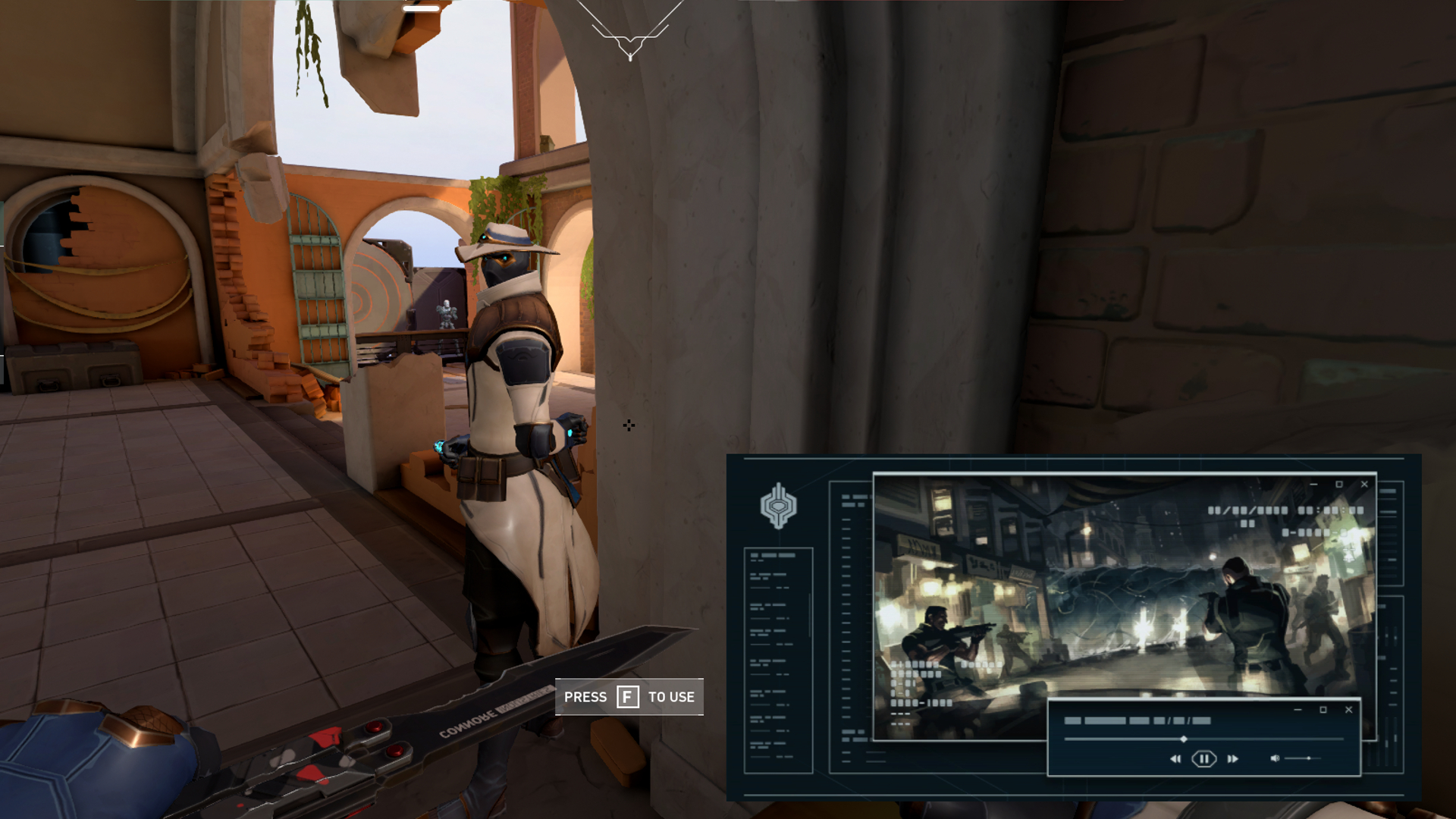This screenshot has width=1456, height=819.
Task: Expand the video window using the square icon
Action: (x=1339, y=485)
